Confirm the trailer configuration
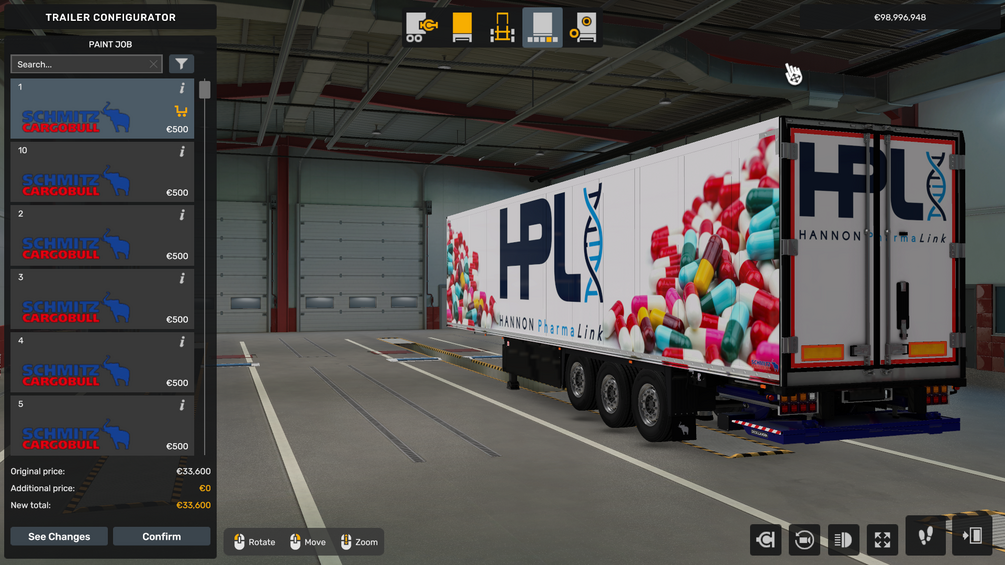Viewport: 1005px width, 565px height. 161,537
